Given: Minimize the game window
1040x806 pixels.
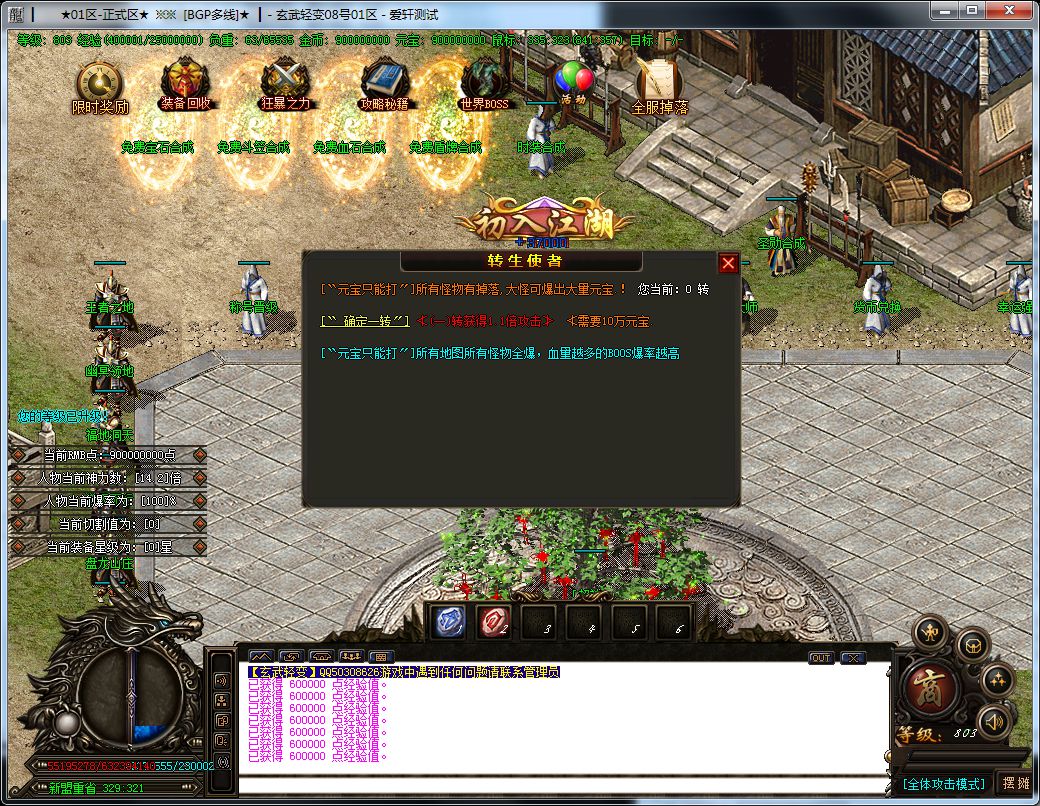Looking at the screenshot, I should point(943,11).
